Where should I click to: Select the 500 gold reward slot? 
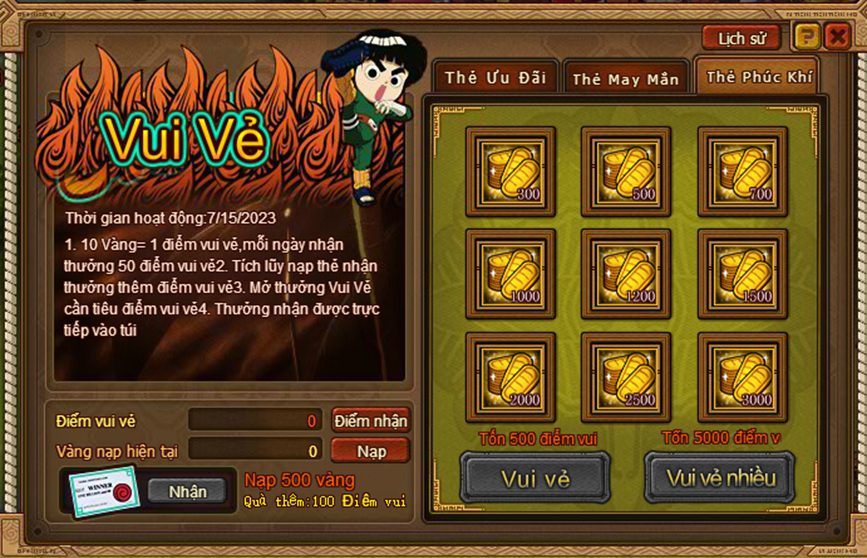pos(626,171)
